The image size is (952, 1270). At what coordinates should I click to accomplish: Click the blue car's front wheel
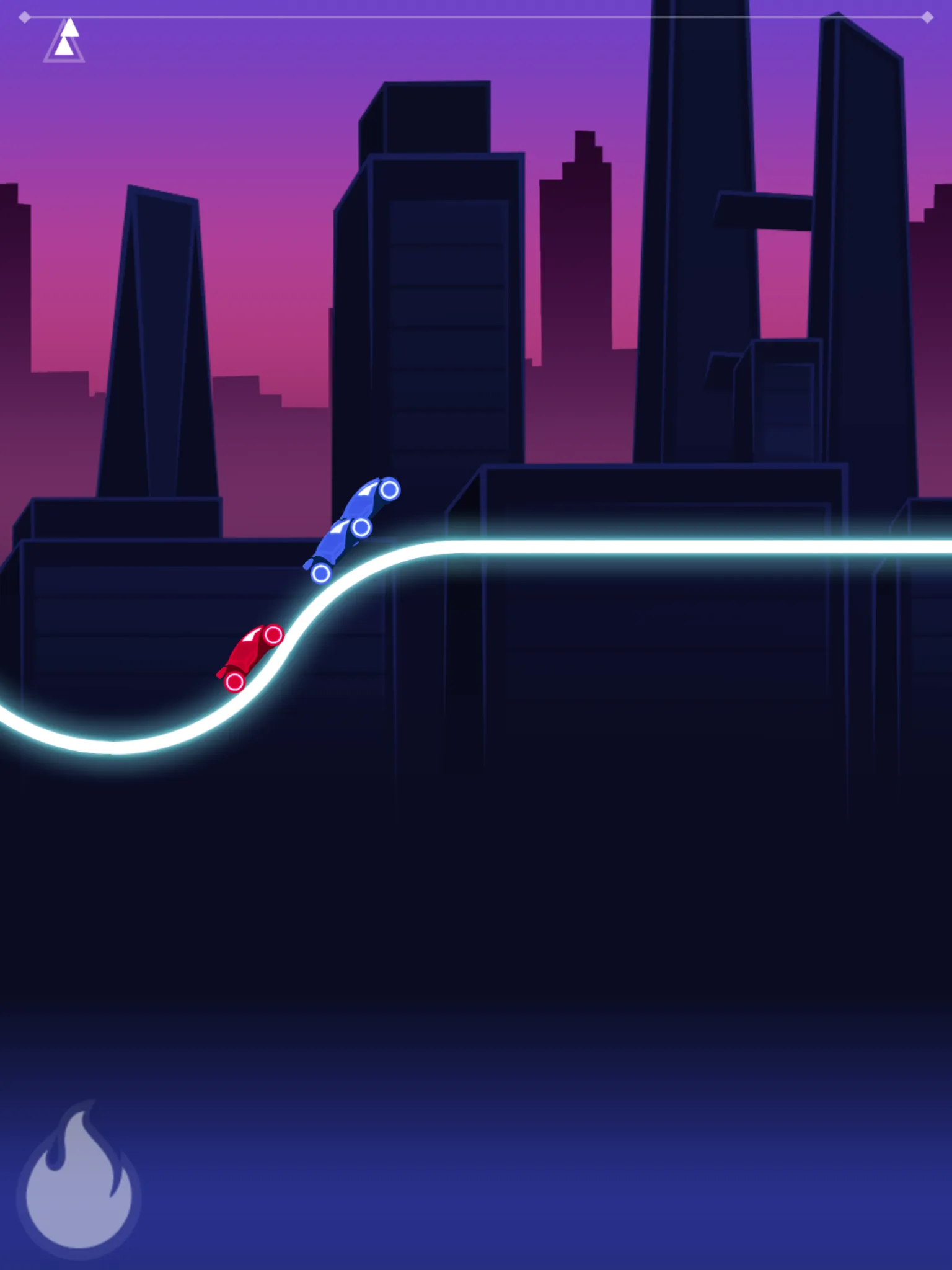point(389,491)
